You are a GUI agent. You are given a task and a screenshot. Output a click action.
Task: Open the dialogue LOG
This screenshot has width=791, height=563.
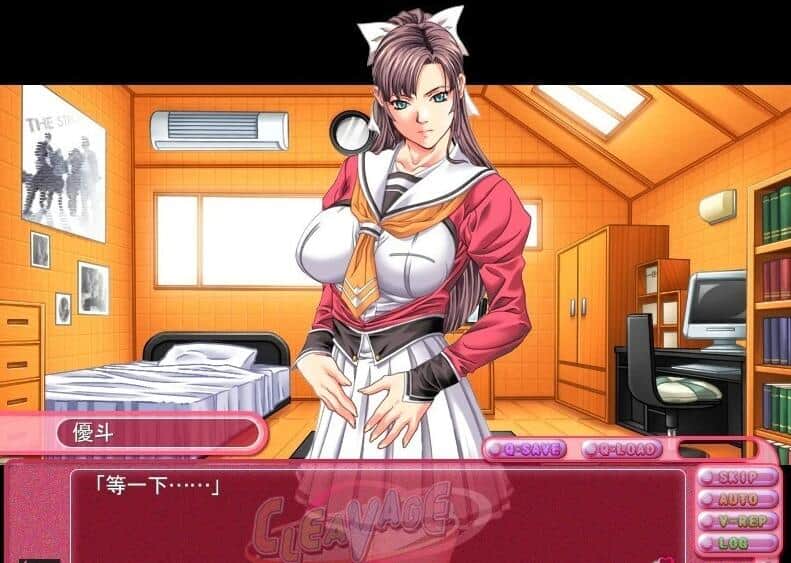coord(738,543)
